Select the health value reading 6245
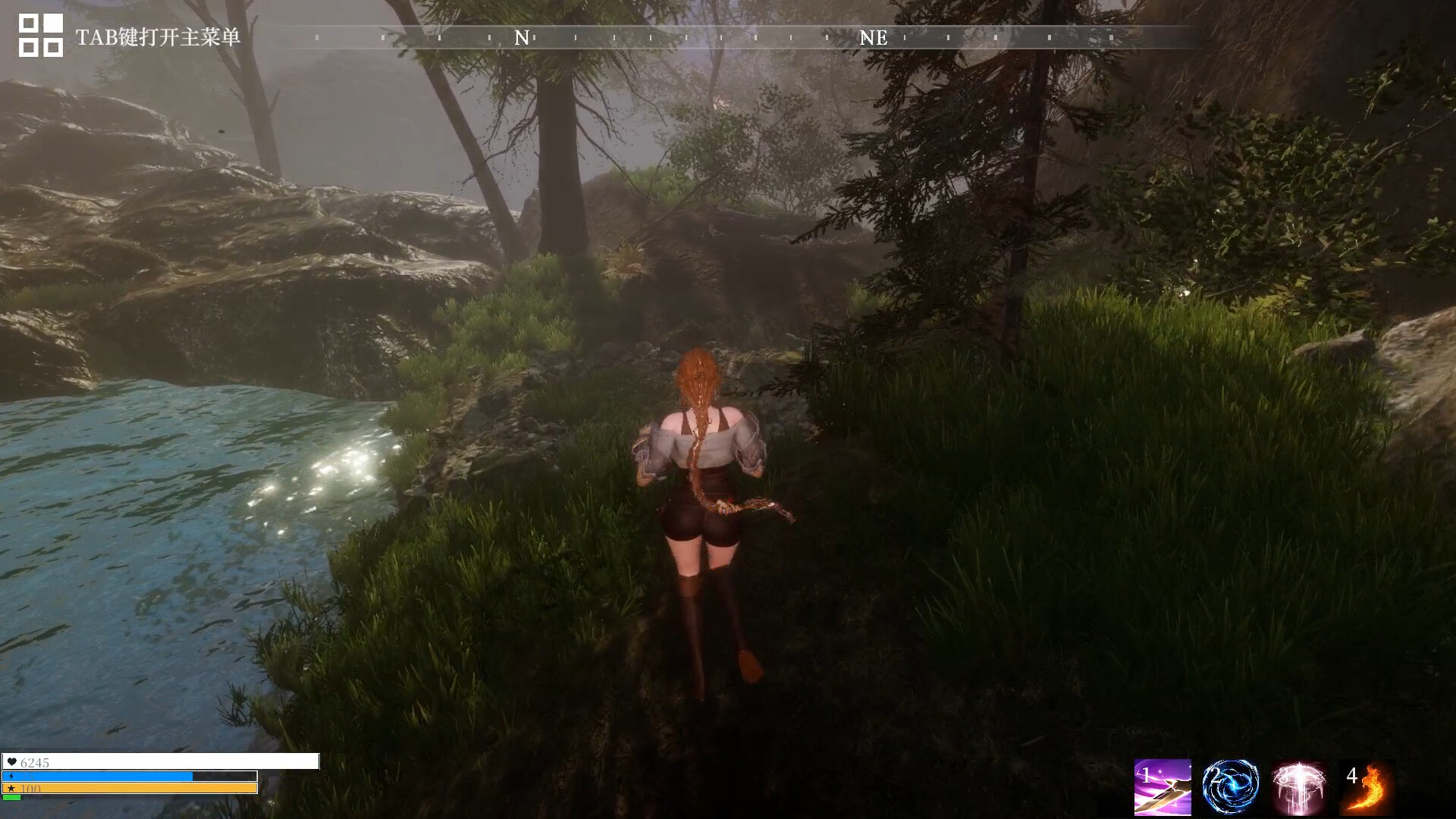Screen dimensions: 1456x819 [34, 763]
